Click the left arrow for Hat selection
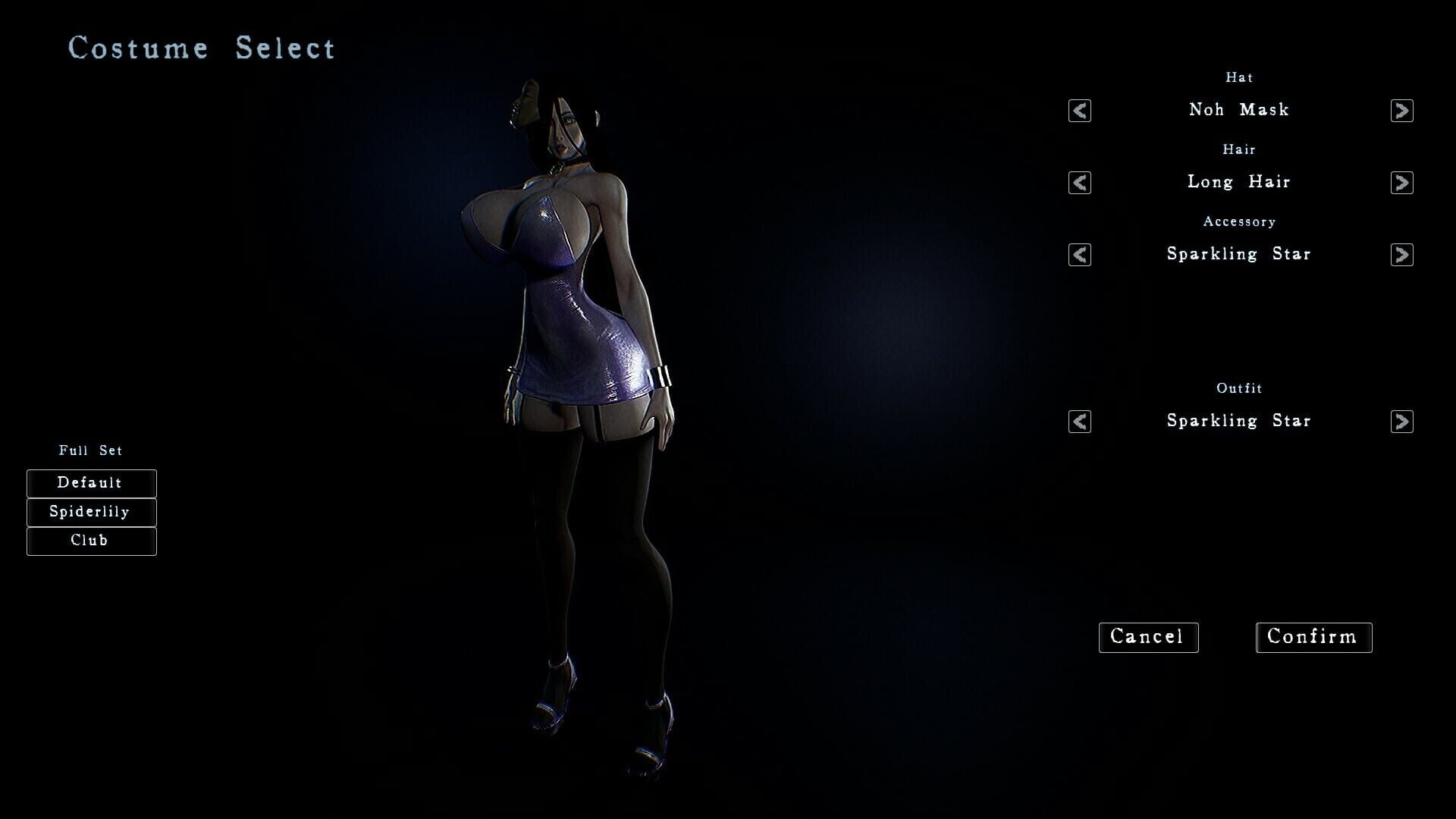Image resolution: width=1456 pixels, height=819 pixels. tap(1078, 111)
